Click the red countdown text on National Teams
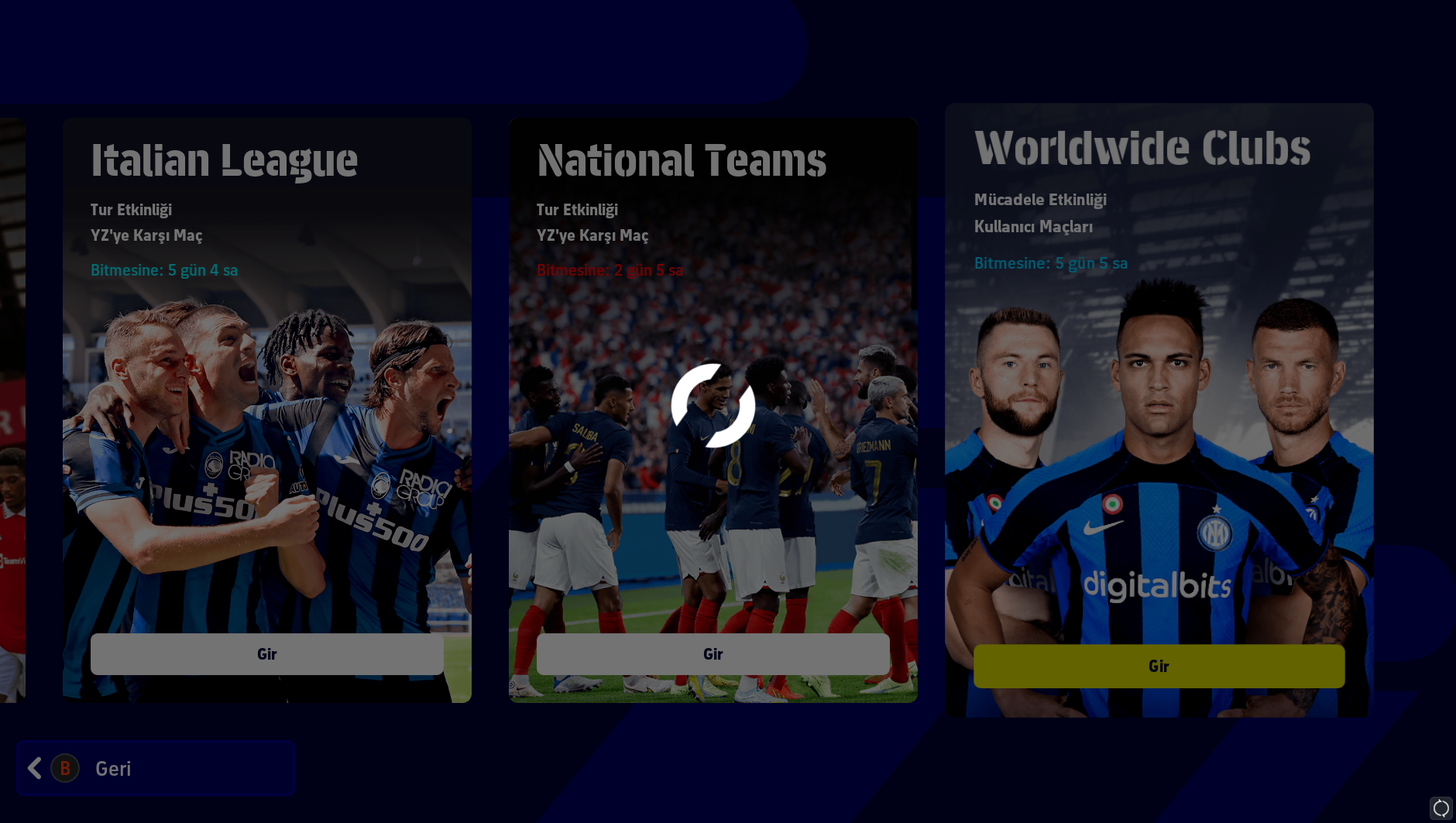Screen dimensions: 1456x823 pyautogui.click(x=610, y=270)
